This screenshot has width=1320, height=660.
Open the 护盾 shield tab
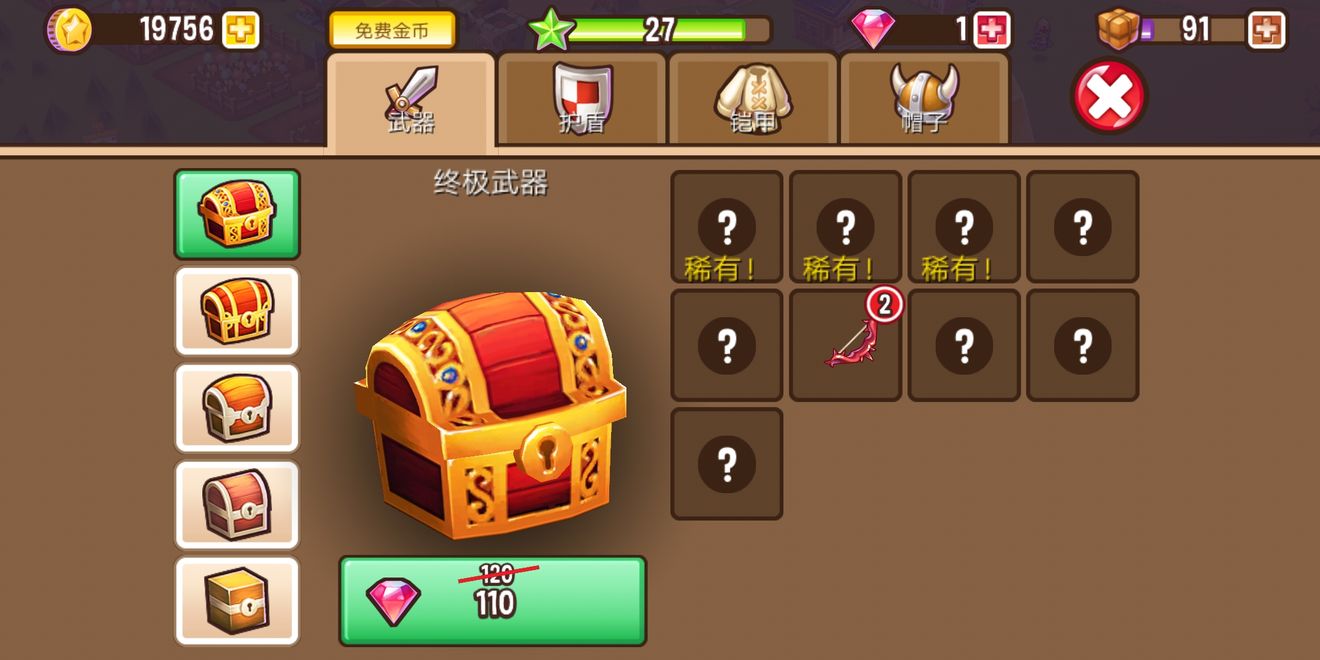point(582,101)
